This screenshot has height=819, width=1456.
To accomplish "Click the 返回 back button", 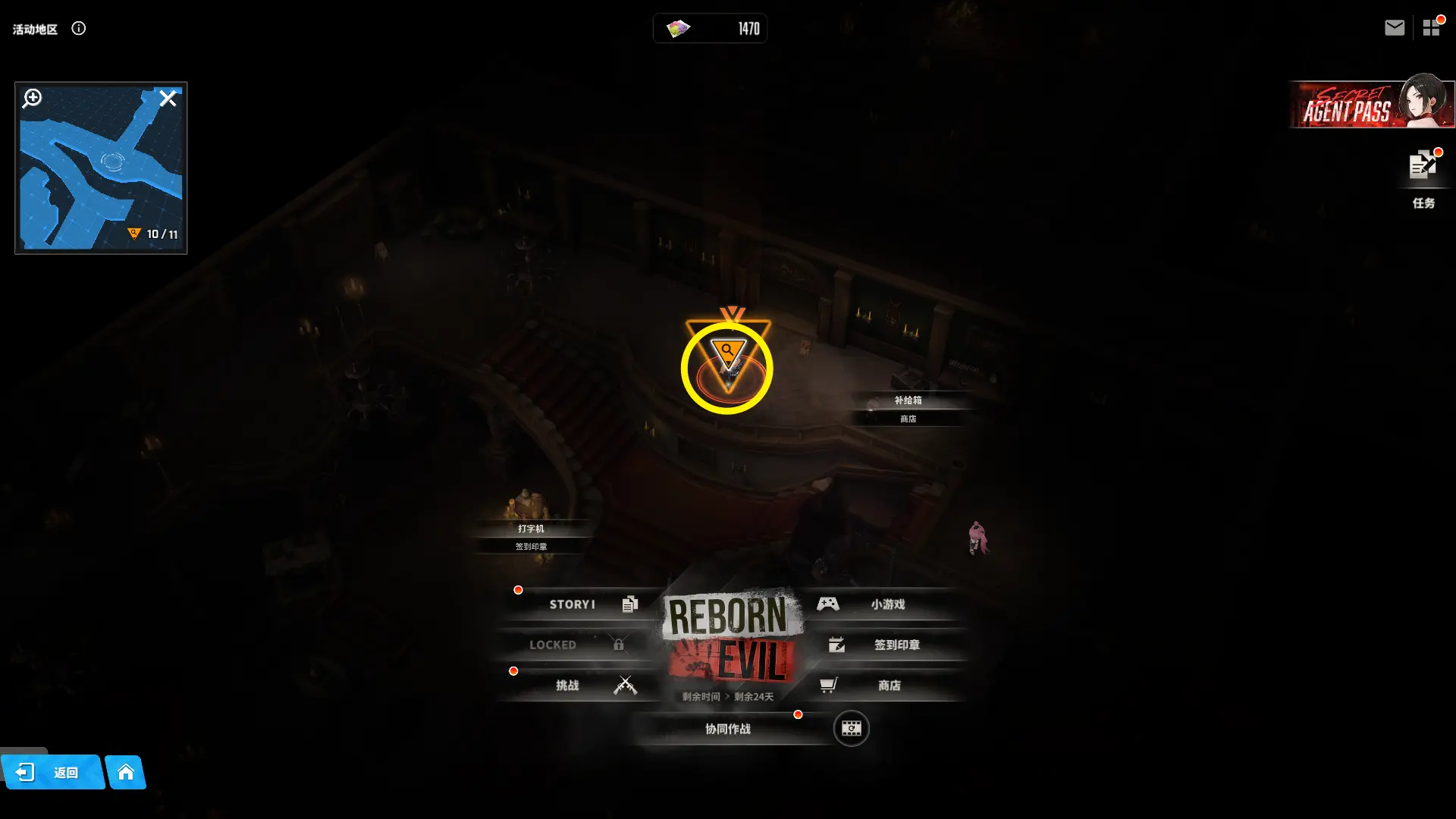I will coord(52,773).
